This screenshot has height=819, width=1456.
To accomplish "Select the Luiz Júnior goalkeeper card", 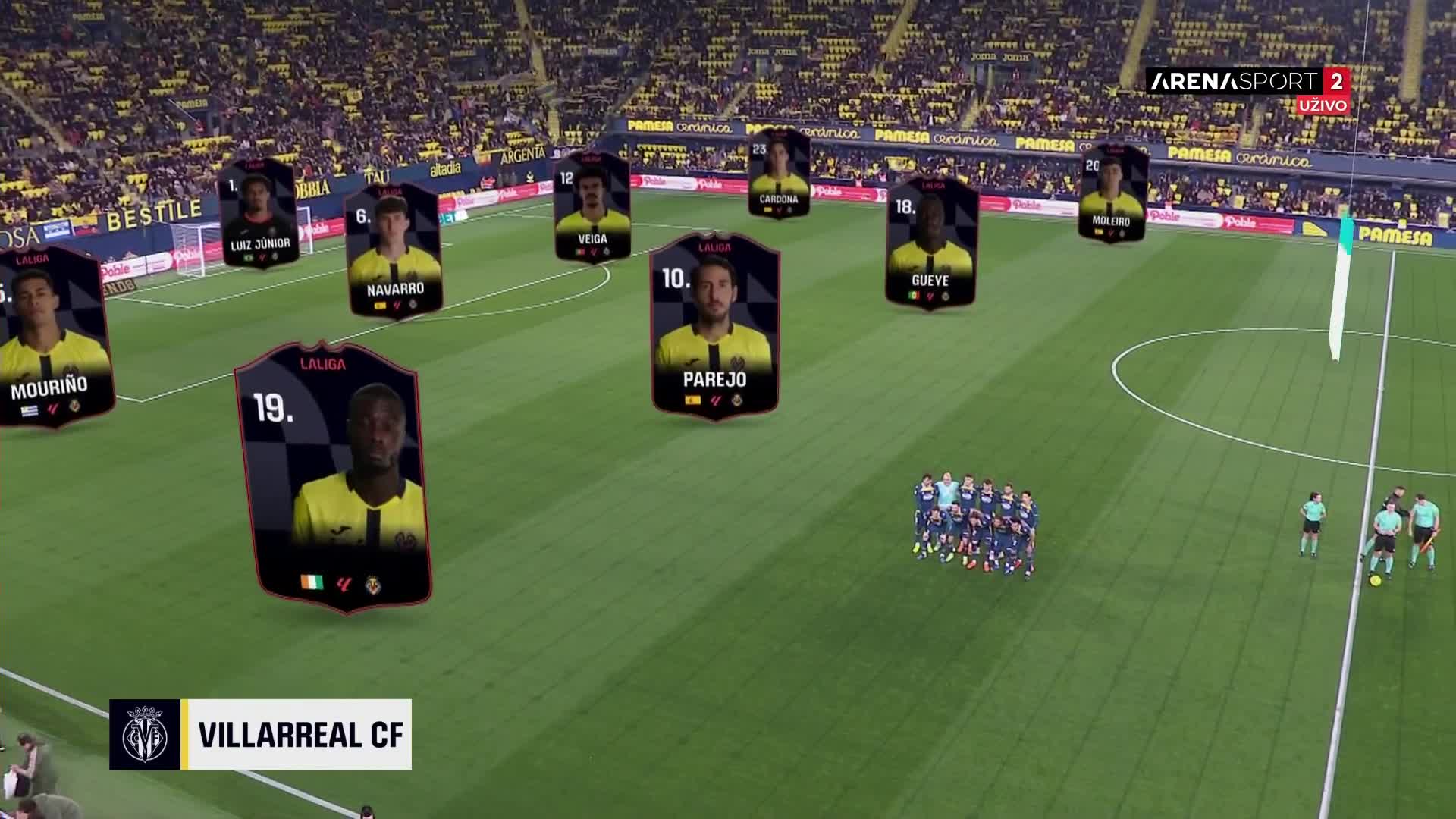I will coord(259,213).
